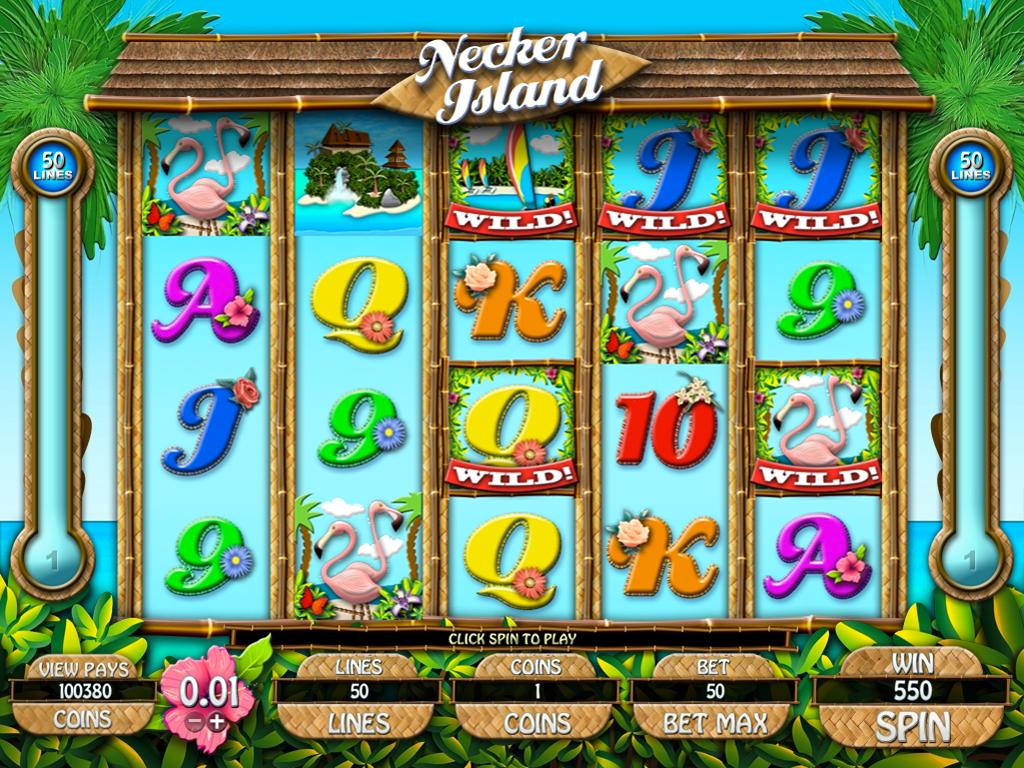Image resolution: width=1024 pixels, height=768 pixels.
Task: Adjust coins per line with the COINS button
Action: click(x=535, y=723)
